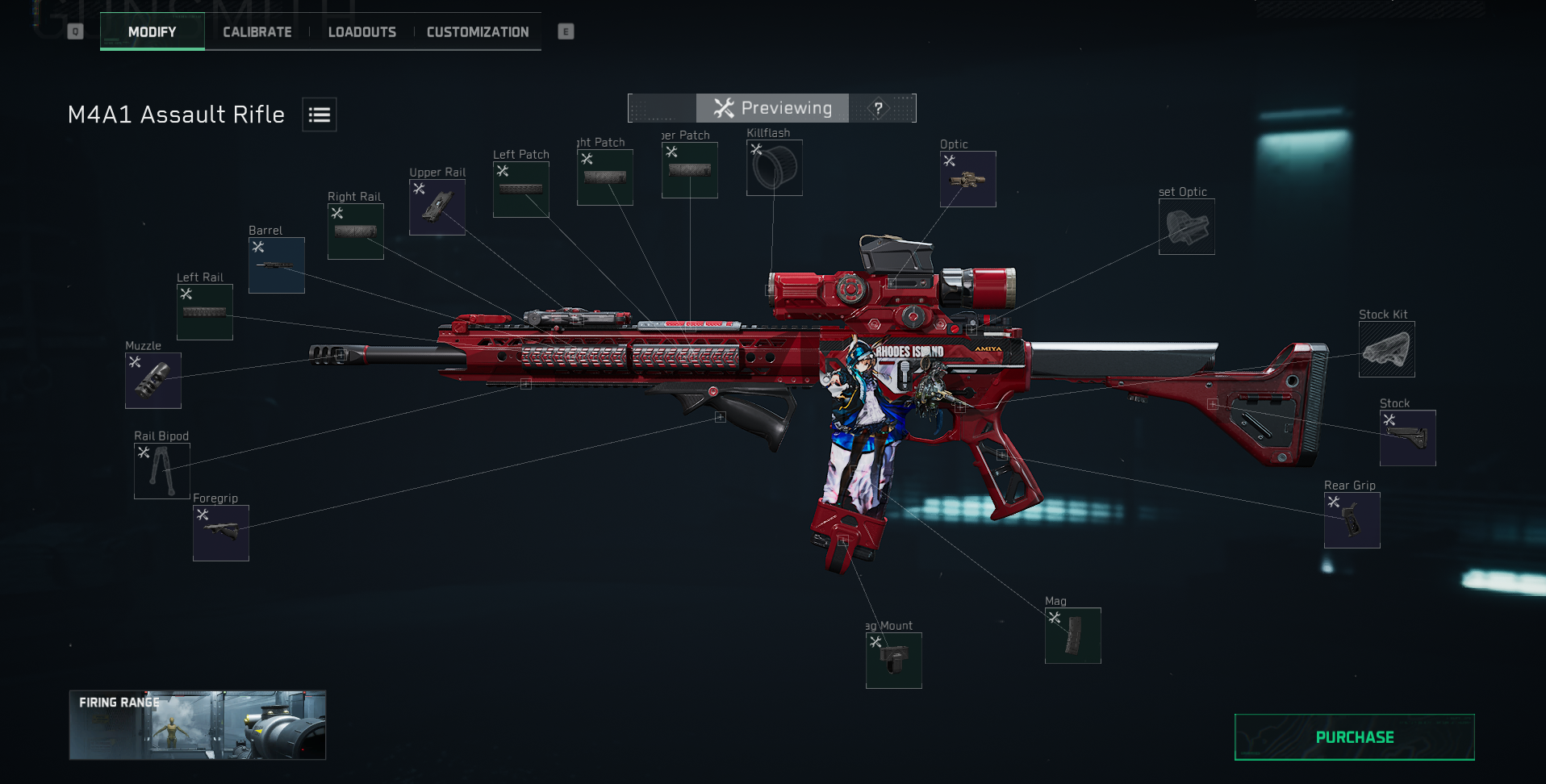The image size is (1546, 784).
Task: Toggle the Previewing mode
Action: [772, 107]
